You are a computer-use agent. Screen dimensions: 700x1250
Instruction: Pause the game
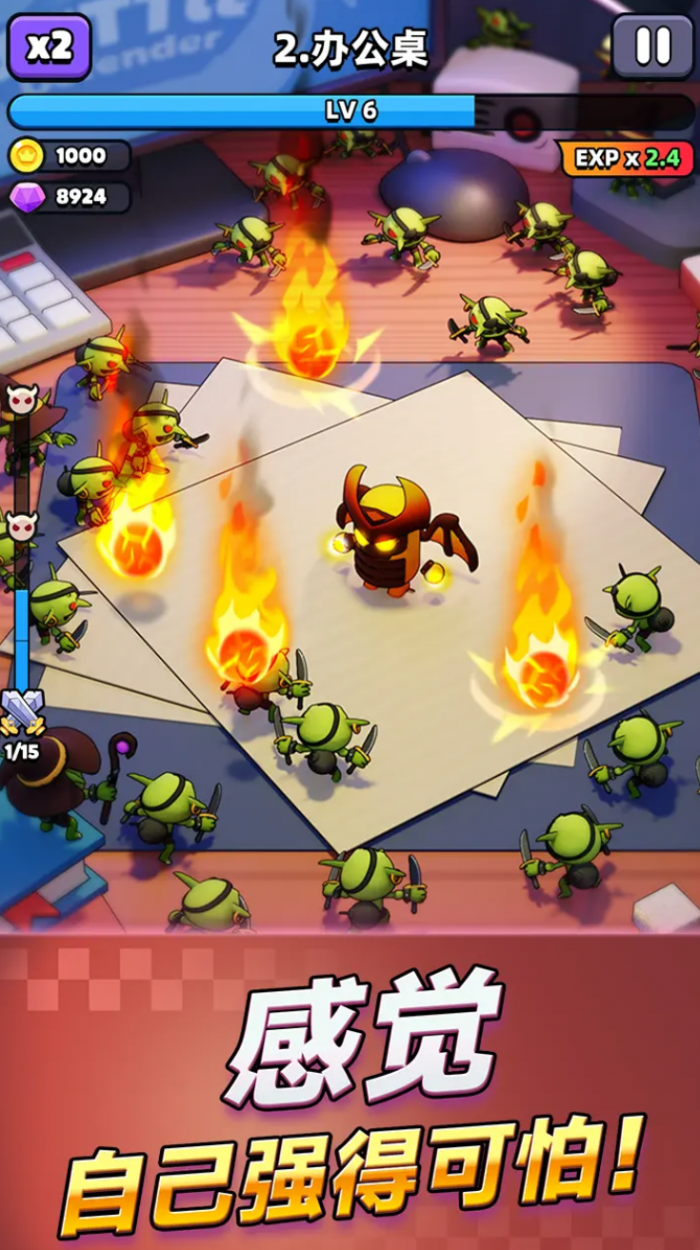pyautogui.click(x=652, y=46)
